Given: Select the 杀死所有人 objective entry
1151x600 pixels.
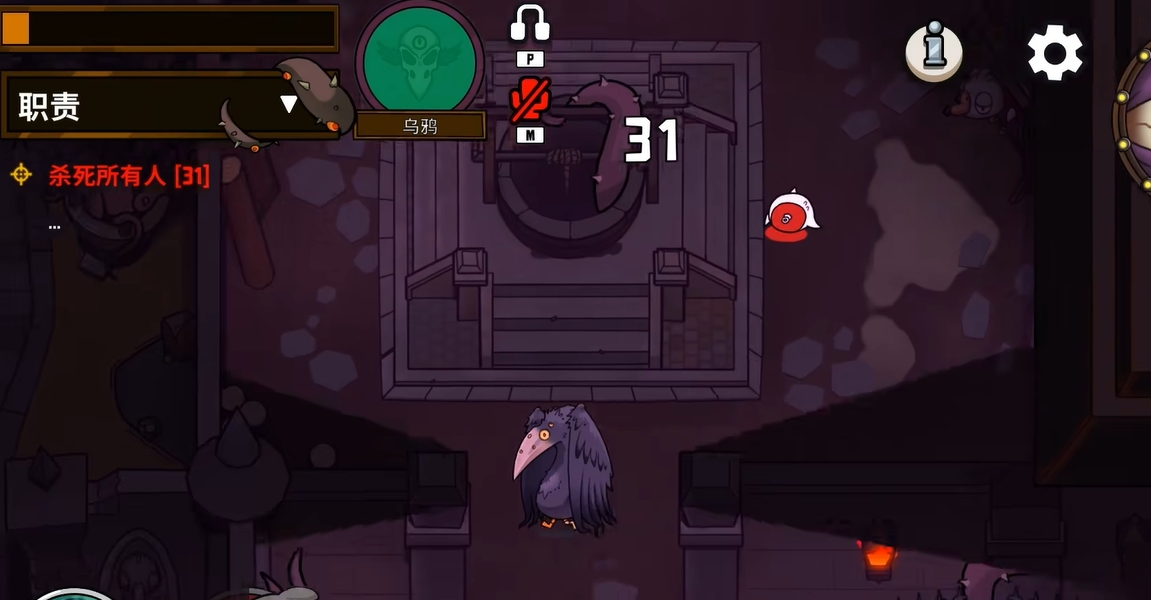Looking at the screenshot, I should [128, 177].
